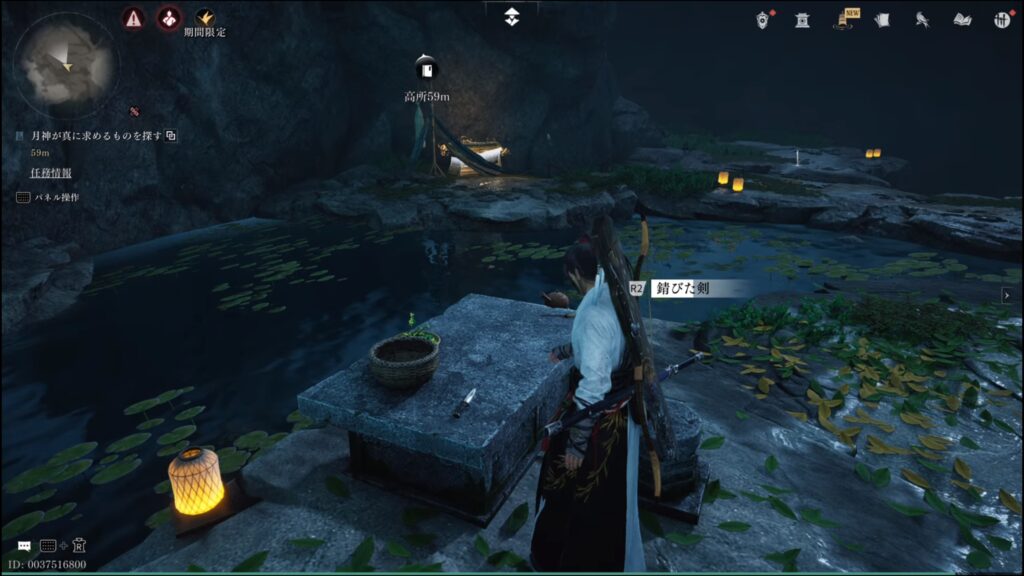Open the 期間限定 limited-time event icon

pyautogui.click(x=204, y=18)
